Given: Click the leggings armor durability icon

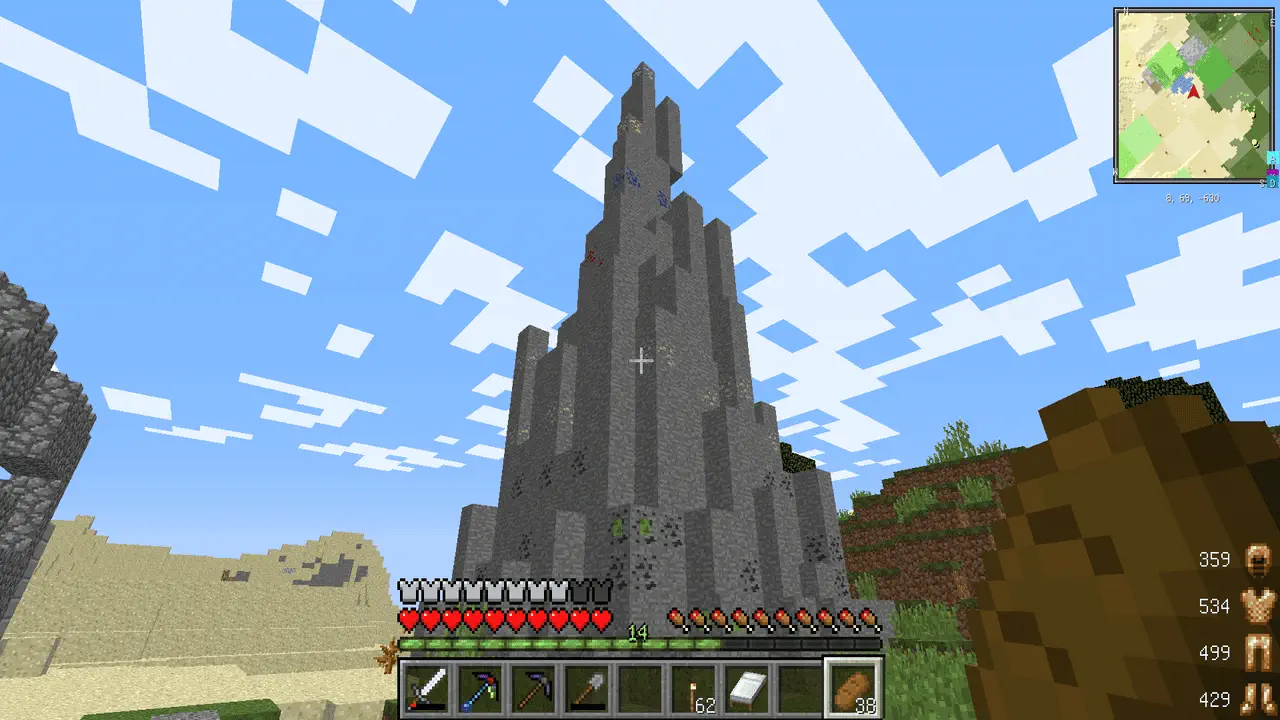Looking at the screenshot, I should 1255,653.
